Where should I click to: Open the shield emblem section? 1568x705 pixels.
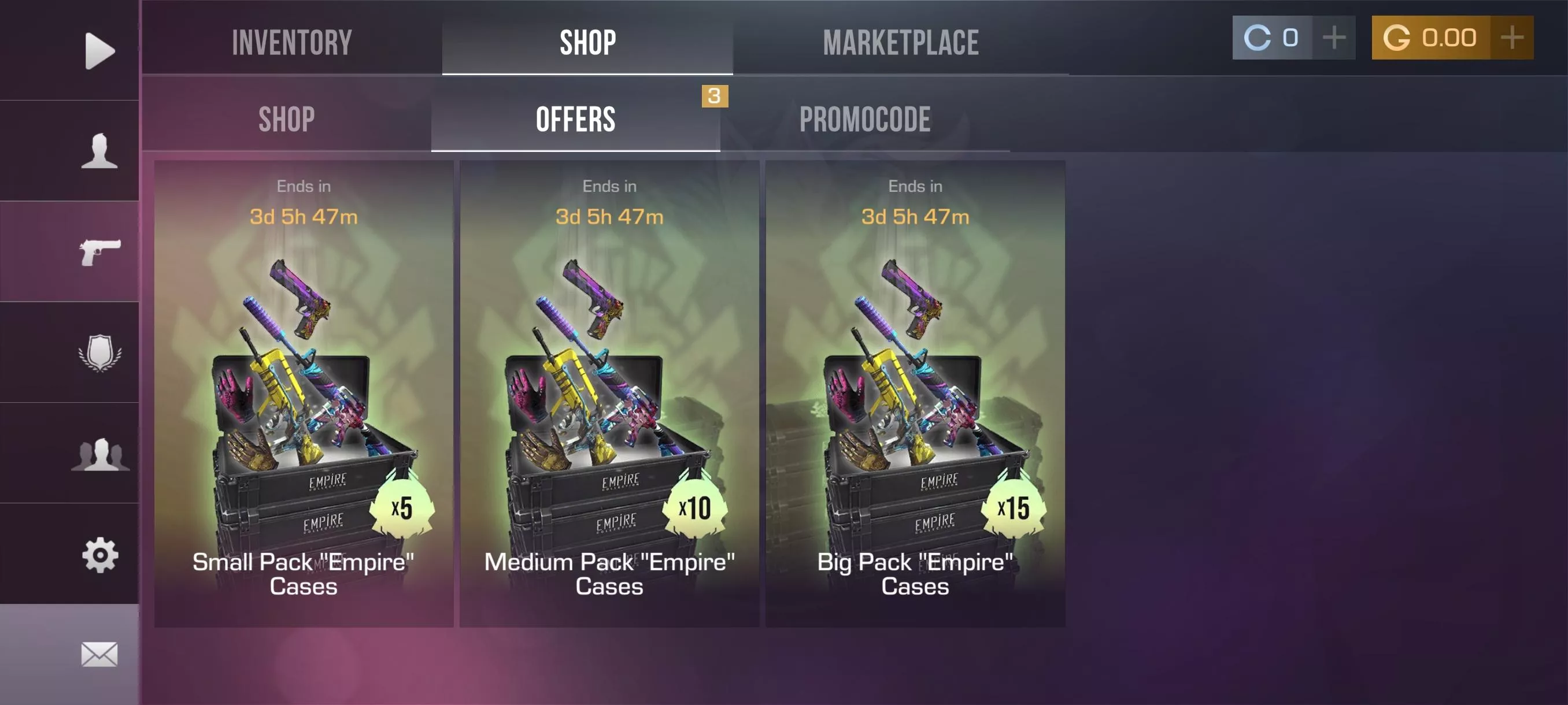99,351
